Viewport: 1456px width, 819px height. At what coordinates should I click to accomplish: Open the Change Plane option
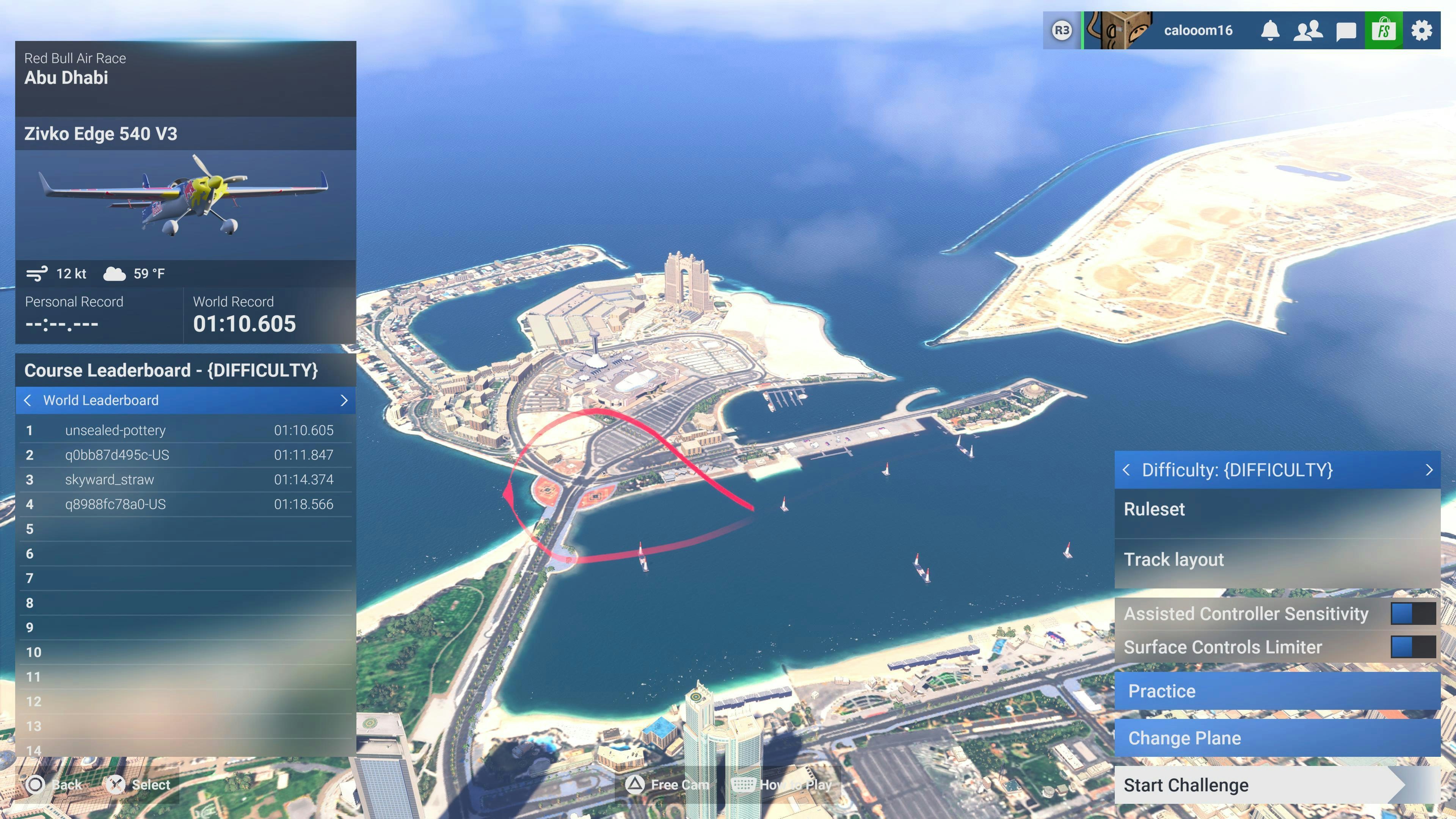pos(1276,738)
